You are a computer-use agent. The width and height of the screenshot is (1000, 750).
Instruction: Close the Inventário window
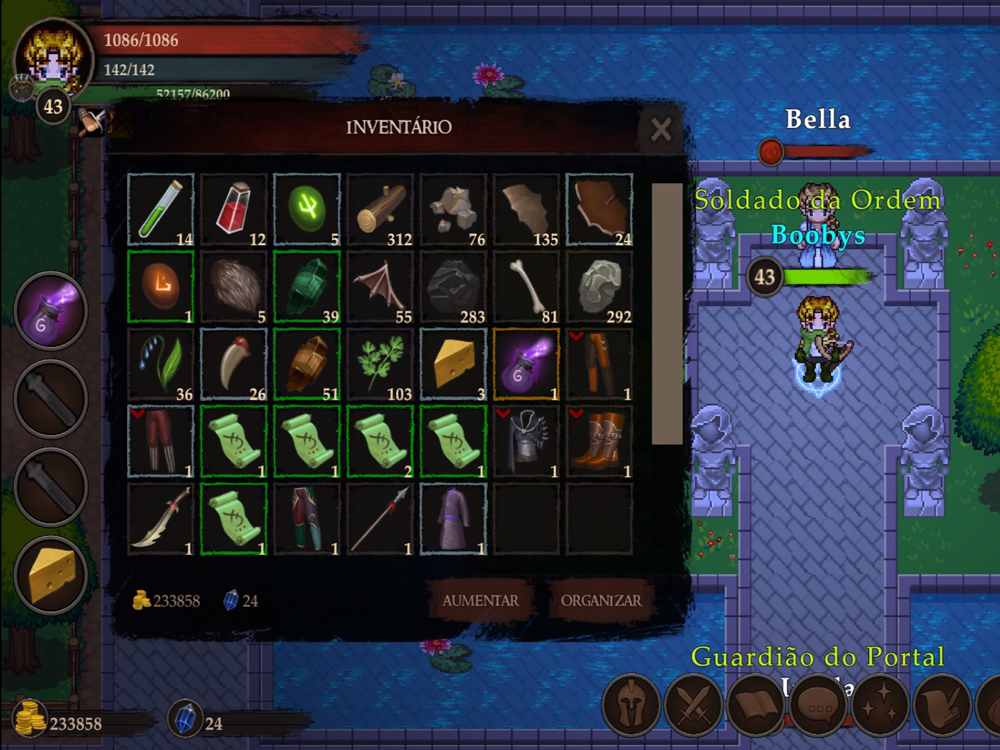(660, 130)
